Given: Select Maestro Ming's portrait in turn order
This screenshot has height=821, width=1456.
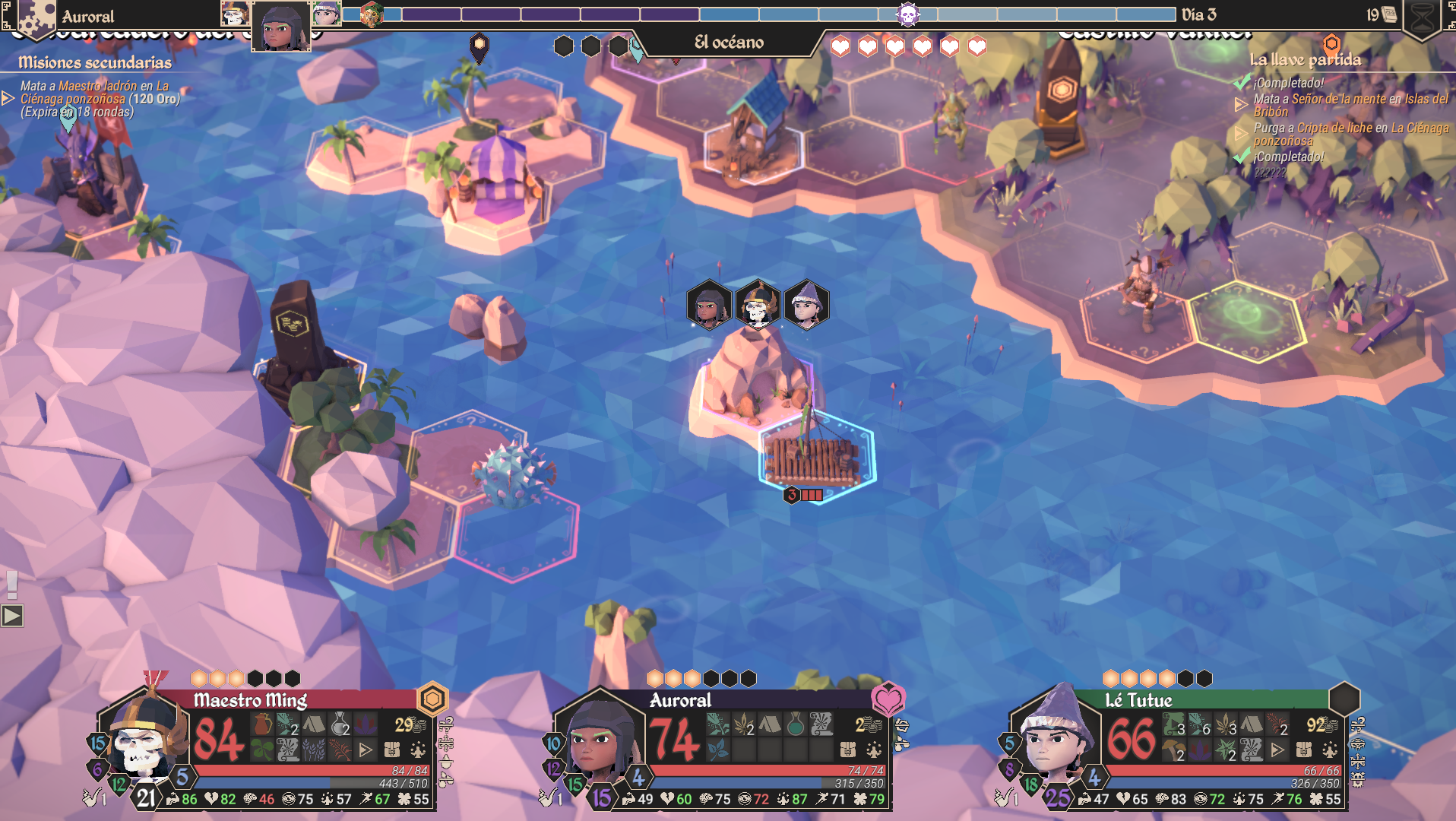Looking at the screenshot, I should [x=235, y=14].
